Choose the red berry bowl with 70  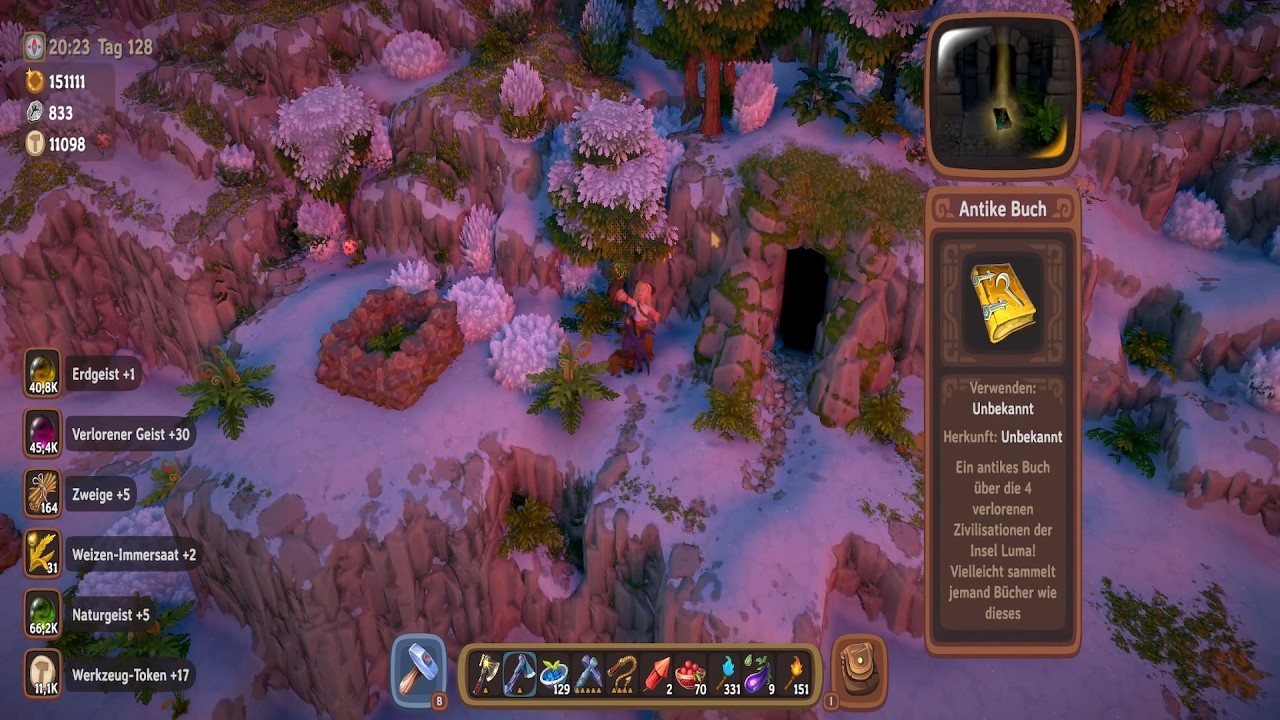[689, 674]
